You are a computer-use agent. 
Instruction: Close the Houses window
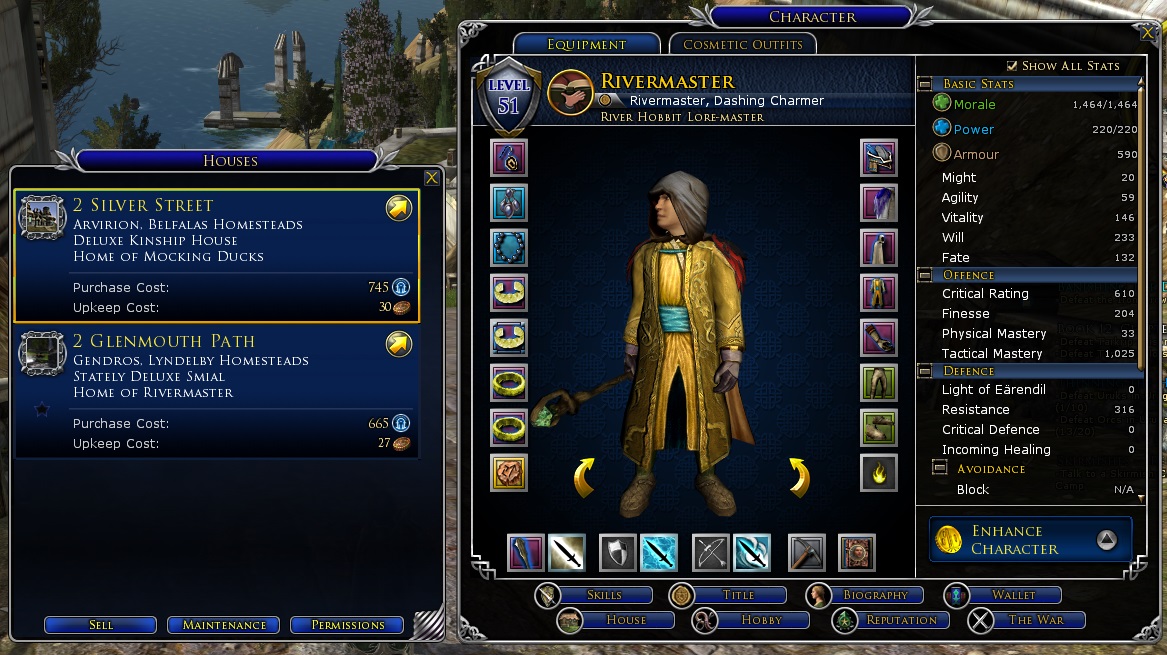pos(431,178)
